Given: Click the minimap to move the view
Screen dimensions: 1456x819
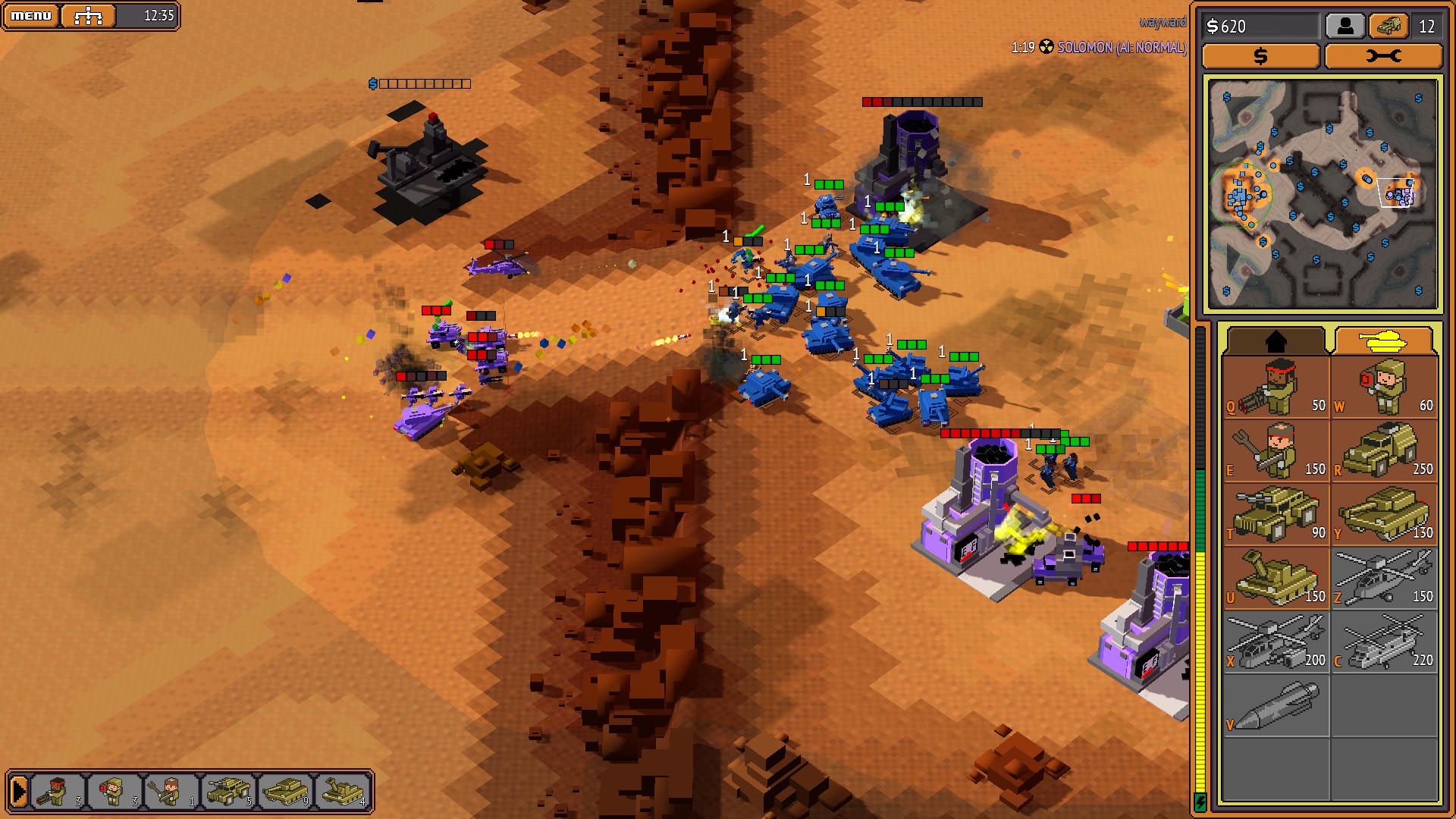Looking at the screenshot, I should [x=1323, y=195].
